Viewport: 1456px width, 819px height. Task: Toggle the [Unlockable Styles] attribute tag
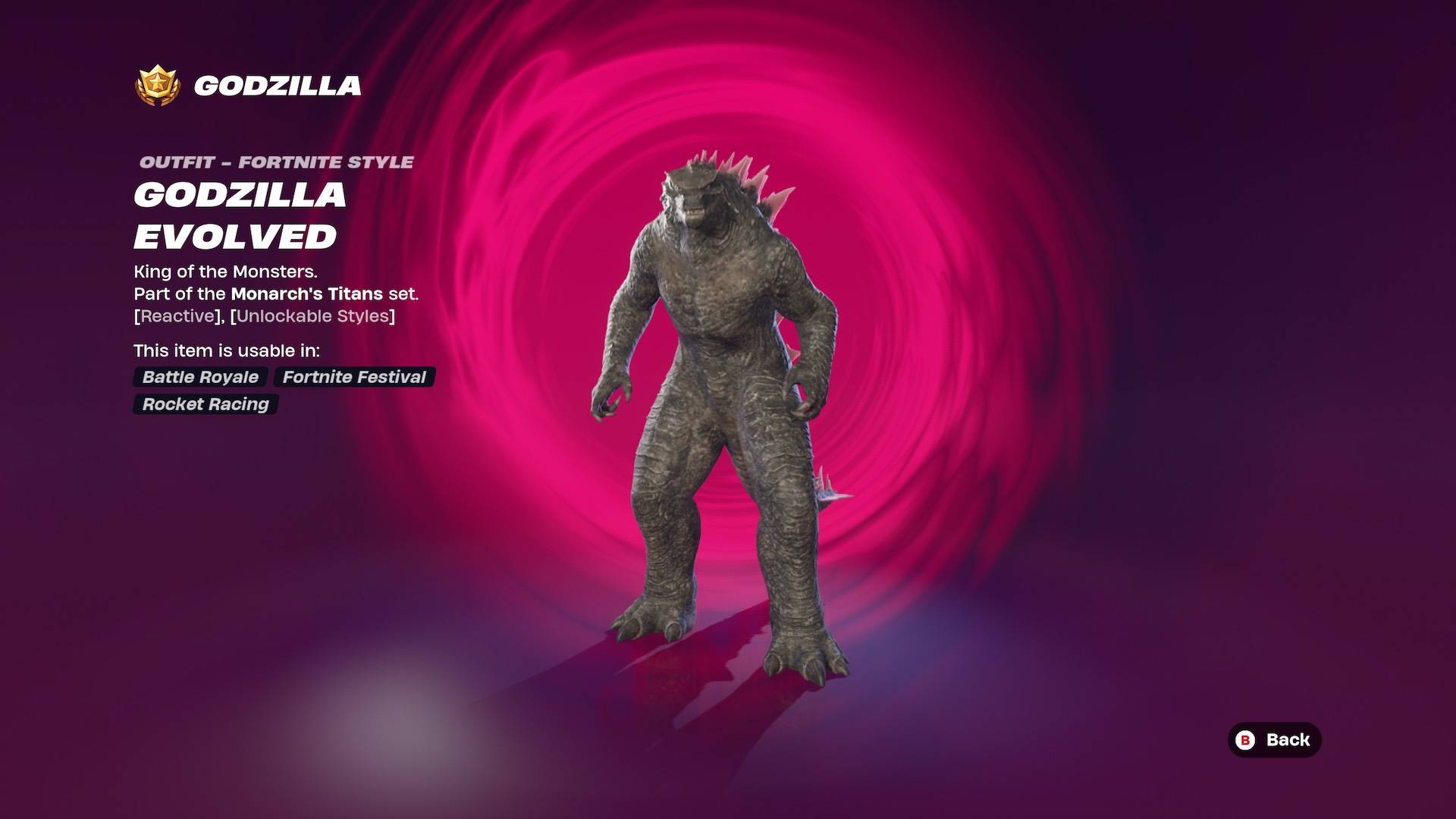[314, 315]
